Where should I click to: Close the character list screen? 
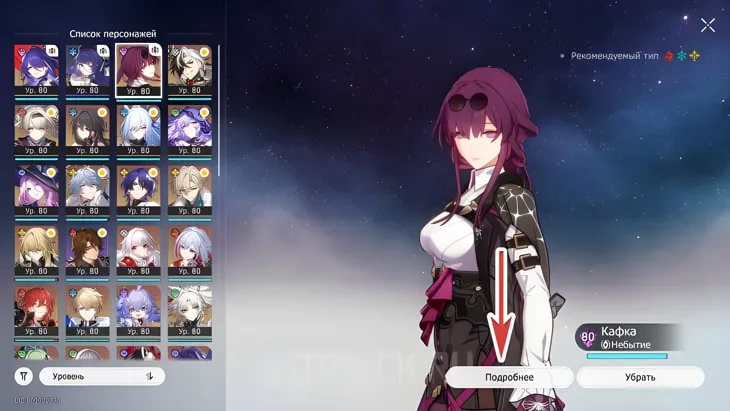708,25
